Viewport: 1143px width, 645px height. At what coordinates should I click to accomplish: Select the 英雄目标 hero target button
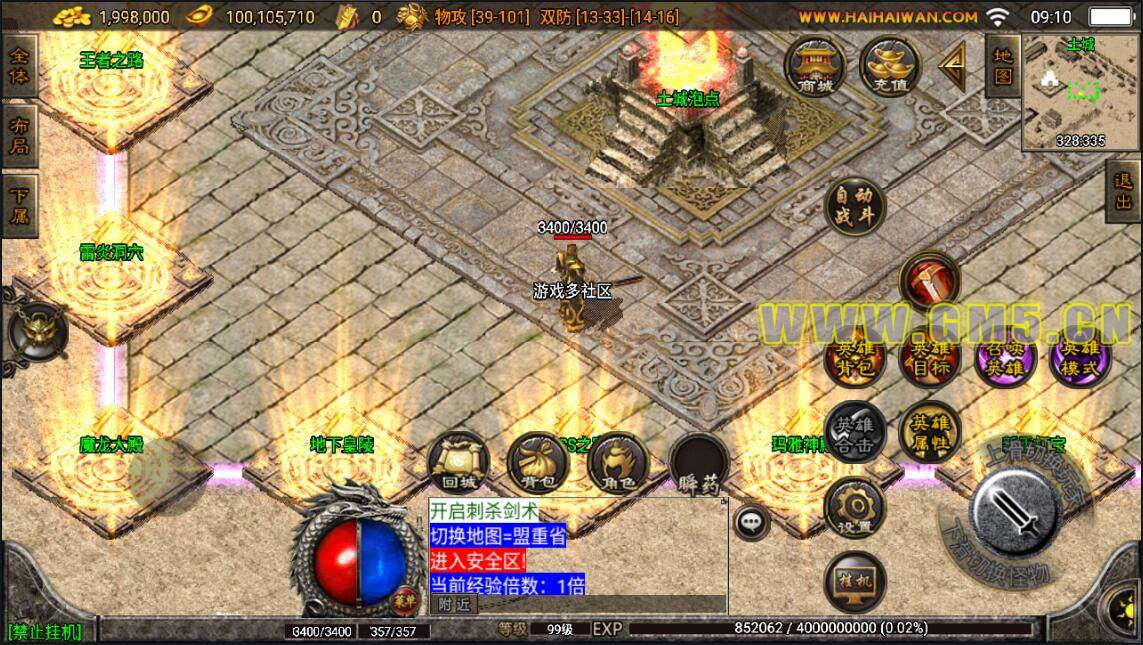point(929,358)
